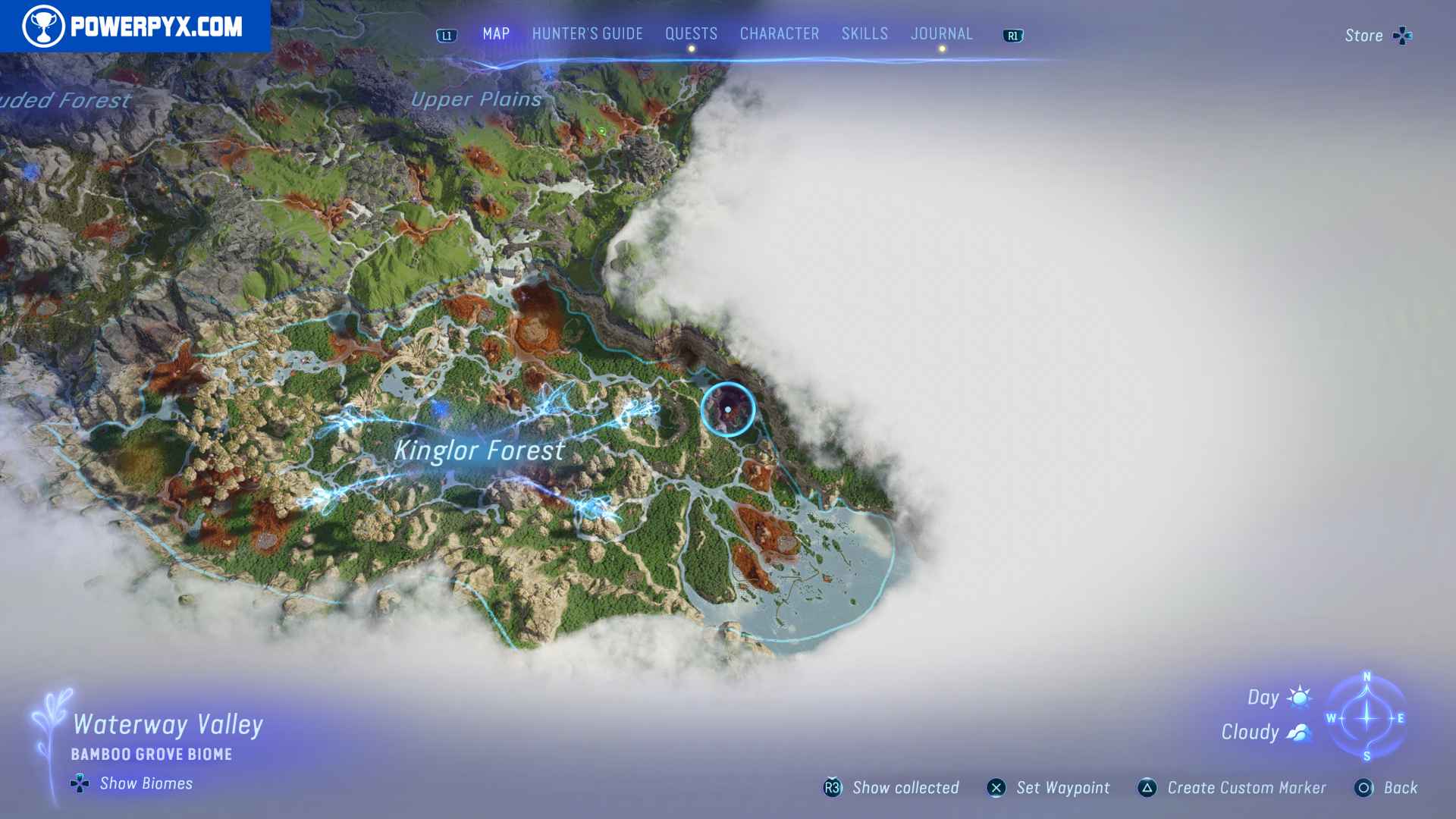Select the circled waypoint marker on Kinglor Forest
The image size is (1456, 819).
tap(730, 409)
